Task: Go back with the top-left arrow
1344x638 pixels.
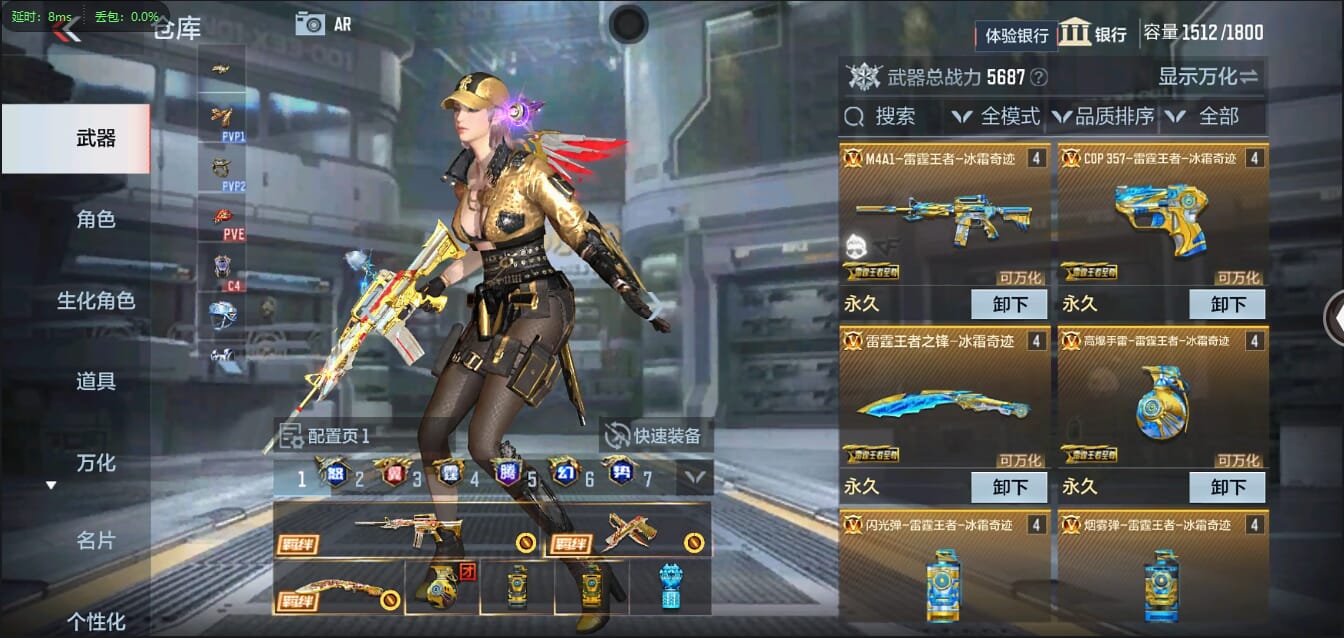Action: click(66, 30)
